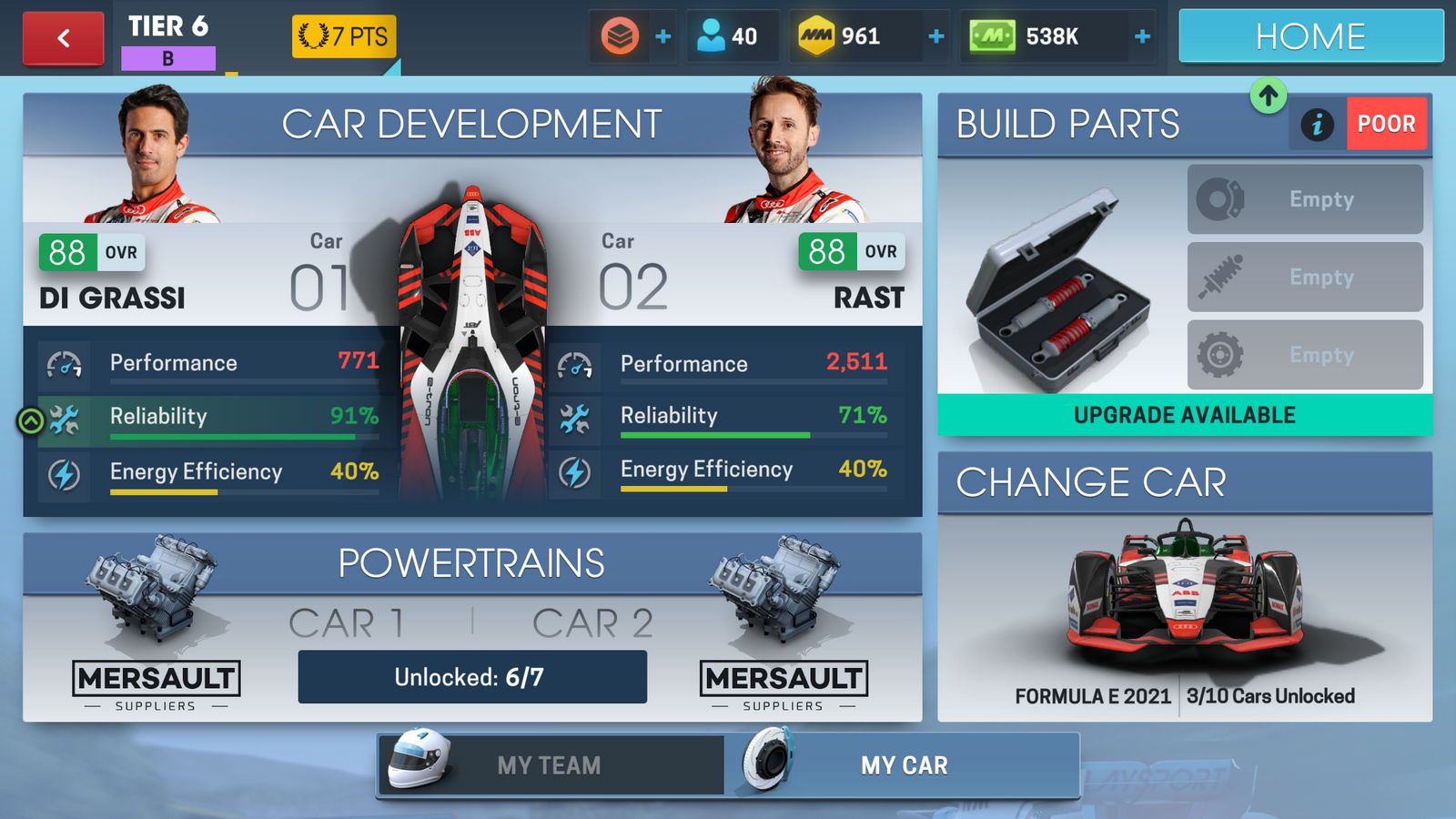This screenshot has height=819, width=1456.
Task: Open the empty brakes slot in Build Parts
Action: coord(1305,199)
